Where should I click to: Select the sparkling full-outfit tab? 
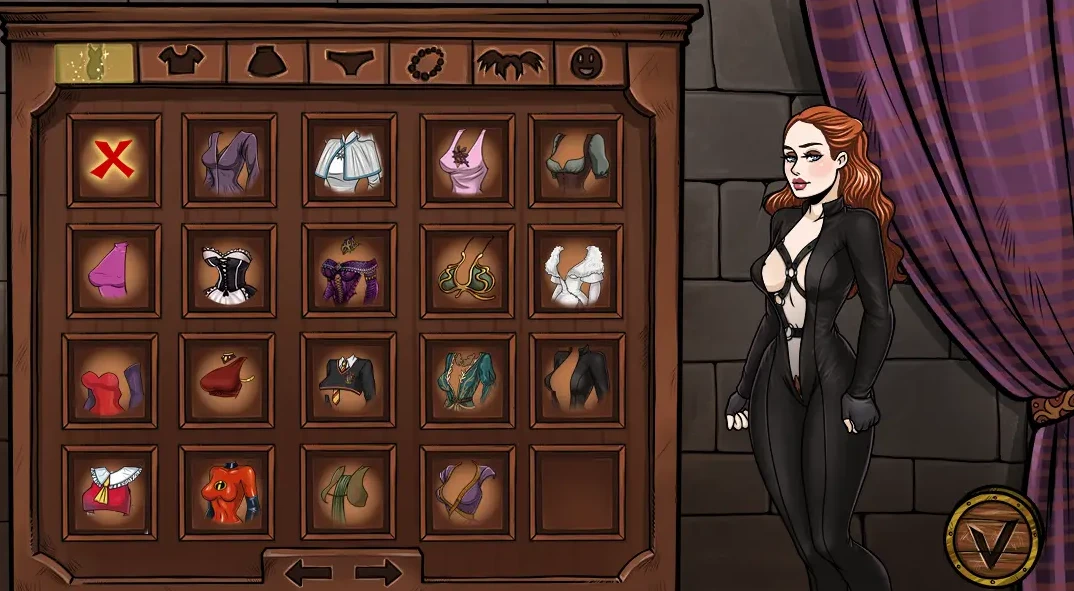click(x=93, y=63)
